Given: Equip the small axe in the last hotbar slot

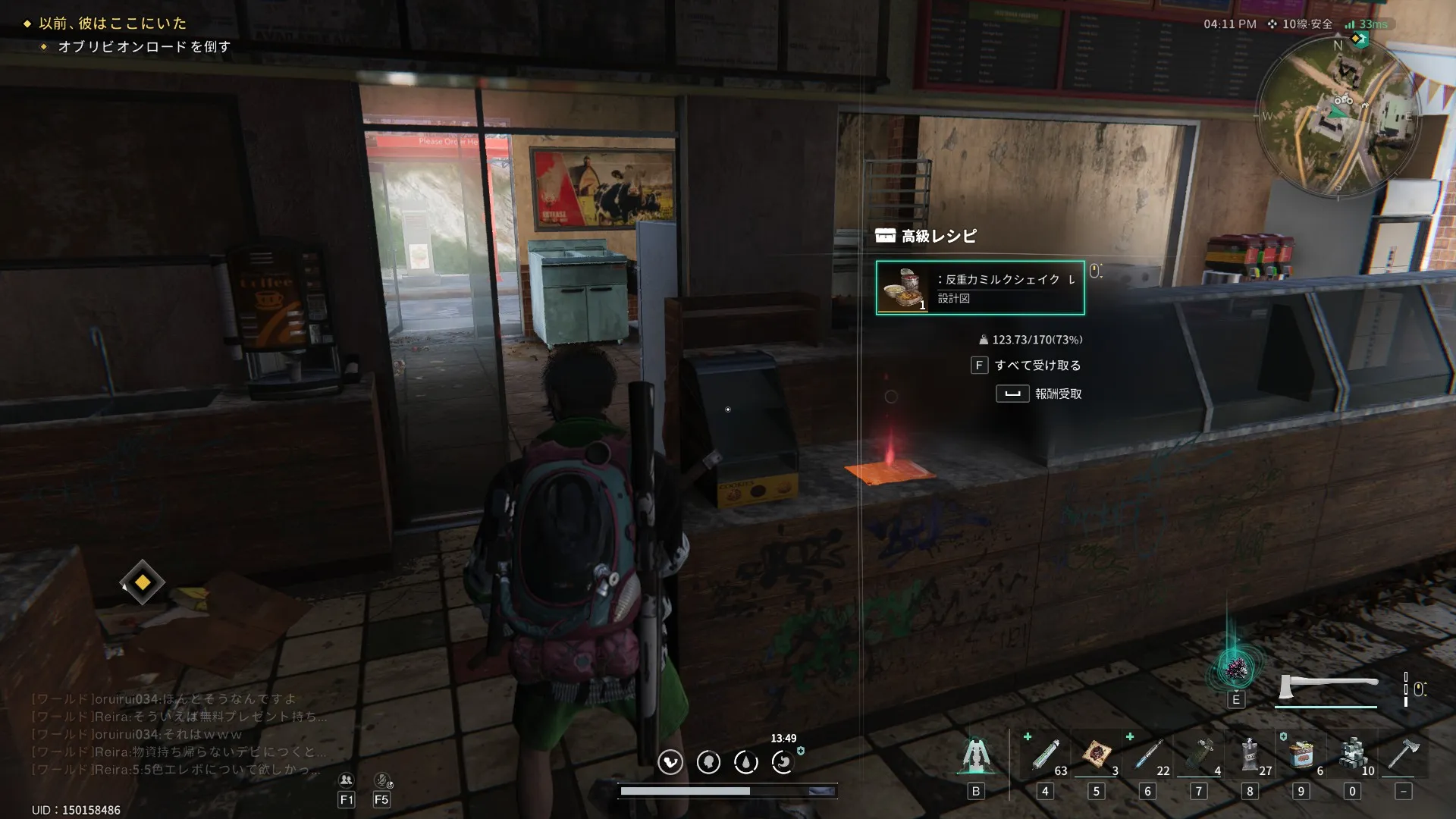Looking at the screenshot, I should pyautogui.click(x=1403, y=756).
